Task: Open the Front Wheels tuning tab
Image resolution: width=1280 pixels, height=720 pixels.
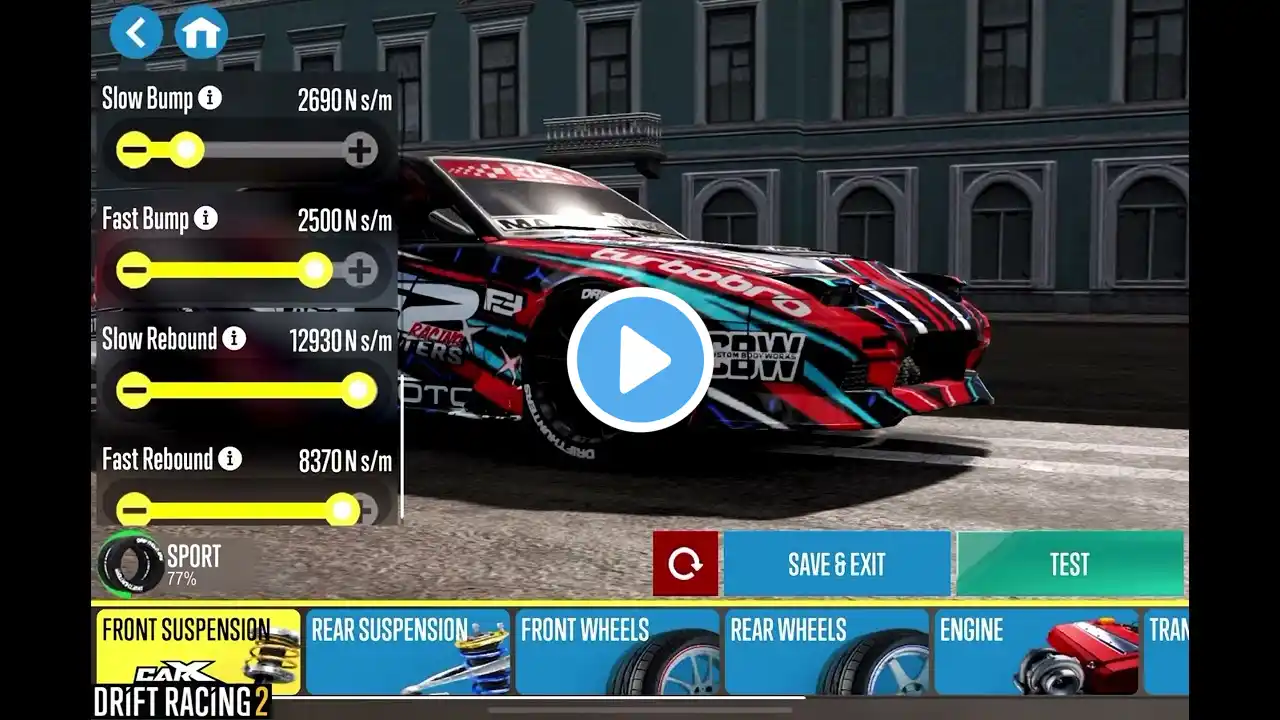Action: point(617,651)
